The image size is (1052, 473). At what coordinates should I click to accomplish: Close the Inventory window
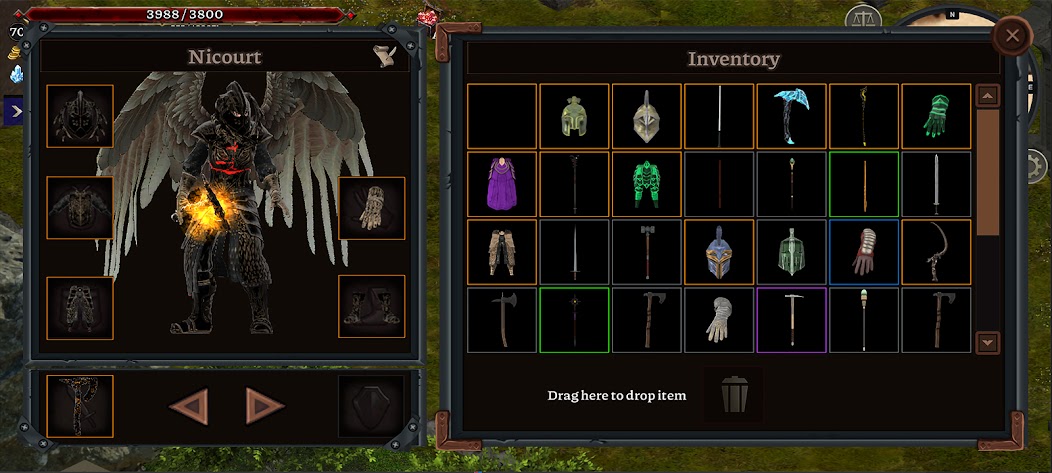[1012, 38]
